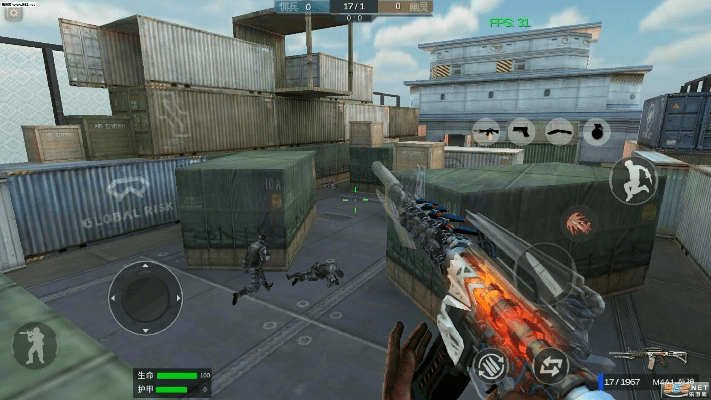711x400 pixels.
Task: Equip the combat knife slot
Action: pyautogui.click(x=560, y=131)
